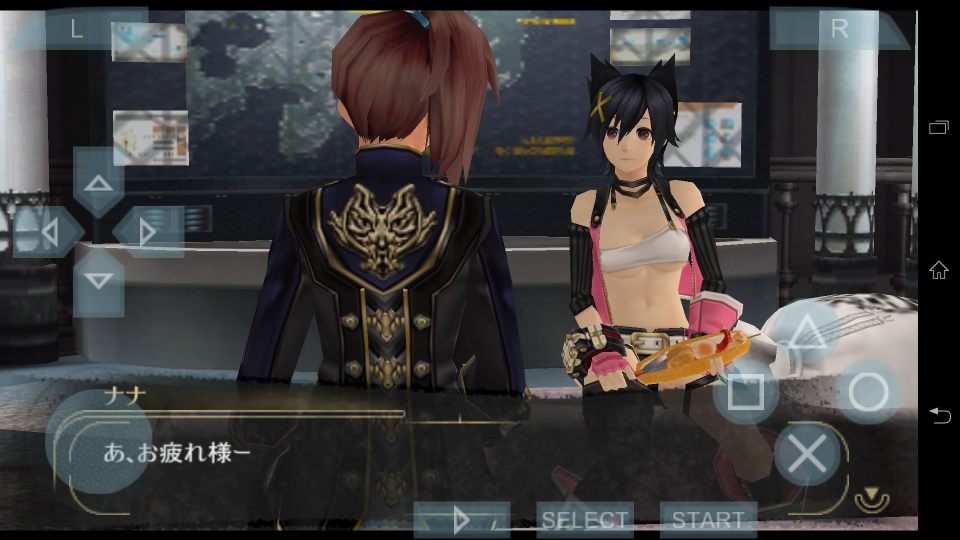Open the Android recent apps view
960x540 pixels.
click(939, 127)
